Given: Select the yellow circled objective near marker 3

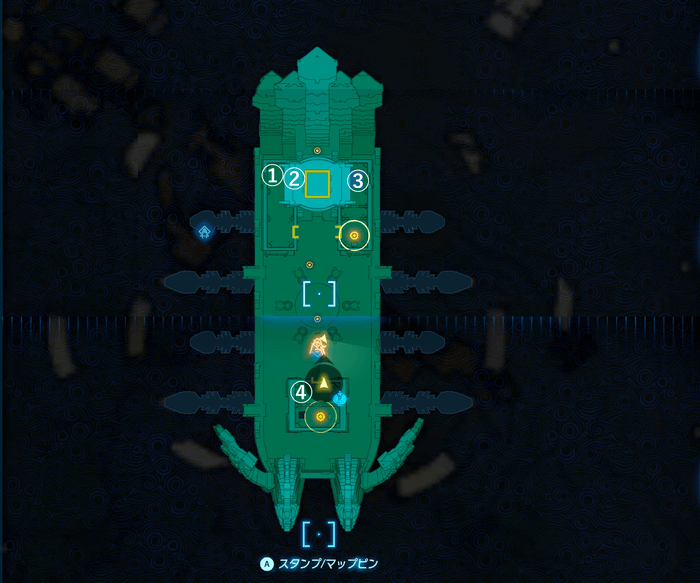Looking at the screenshot, I should pos(354,235).
